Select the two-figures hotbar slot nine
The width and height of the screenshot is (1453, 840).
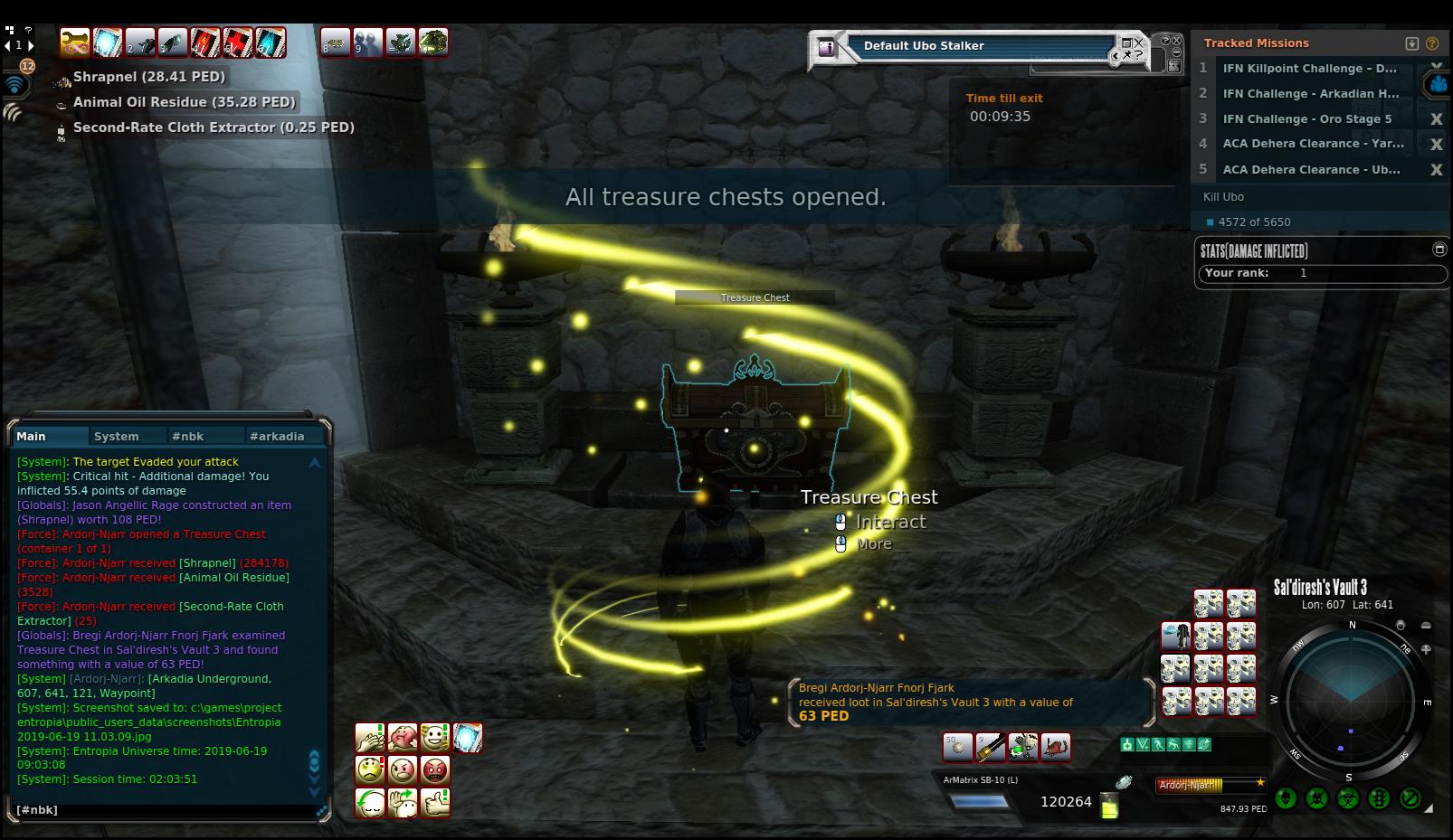pyautogui.click(x=367, y=42)
